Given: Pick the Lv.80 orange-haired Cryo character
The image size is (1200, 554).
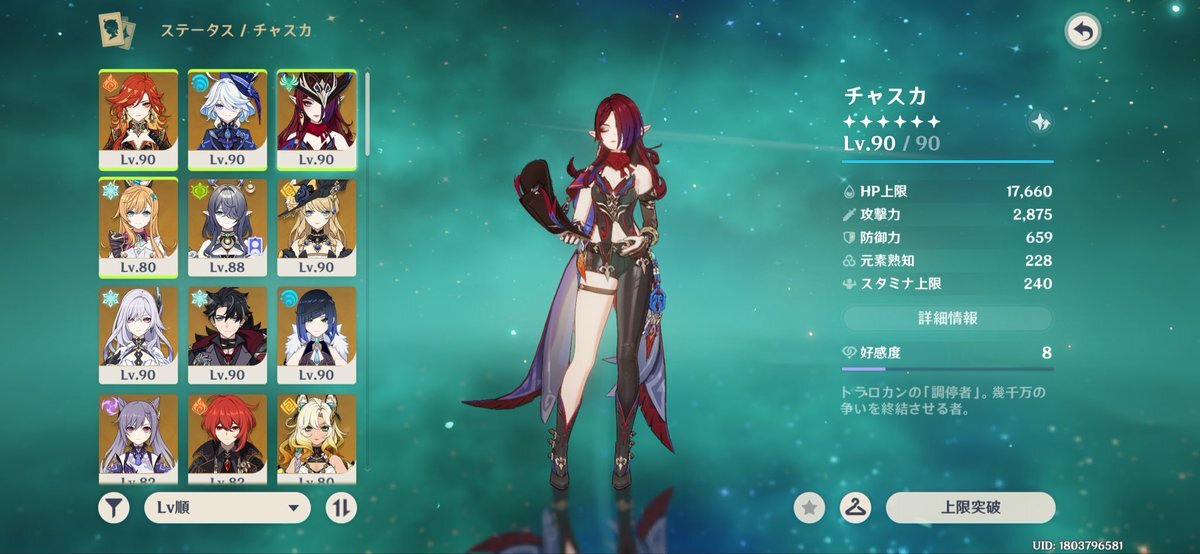Looking at the screenshot, I should pos(139,227).
